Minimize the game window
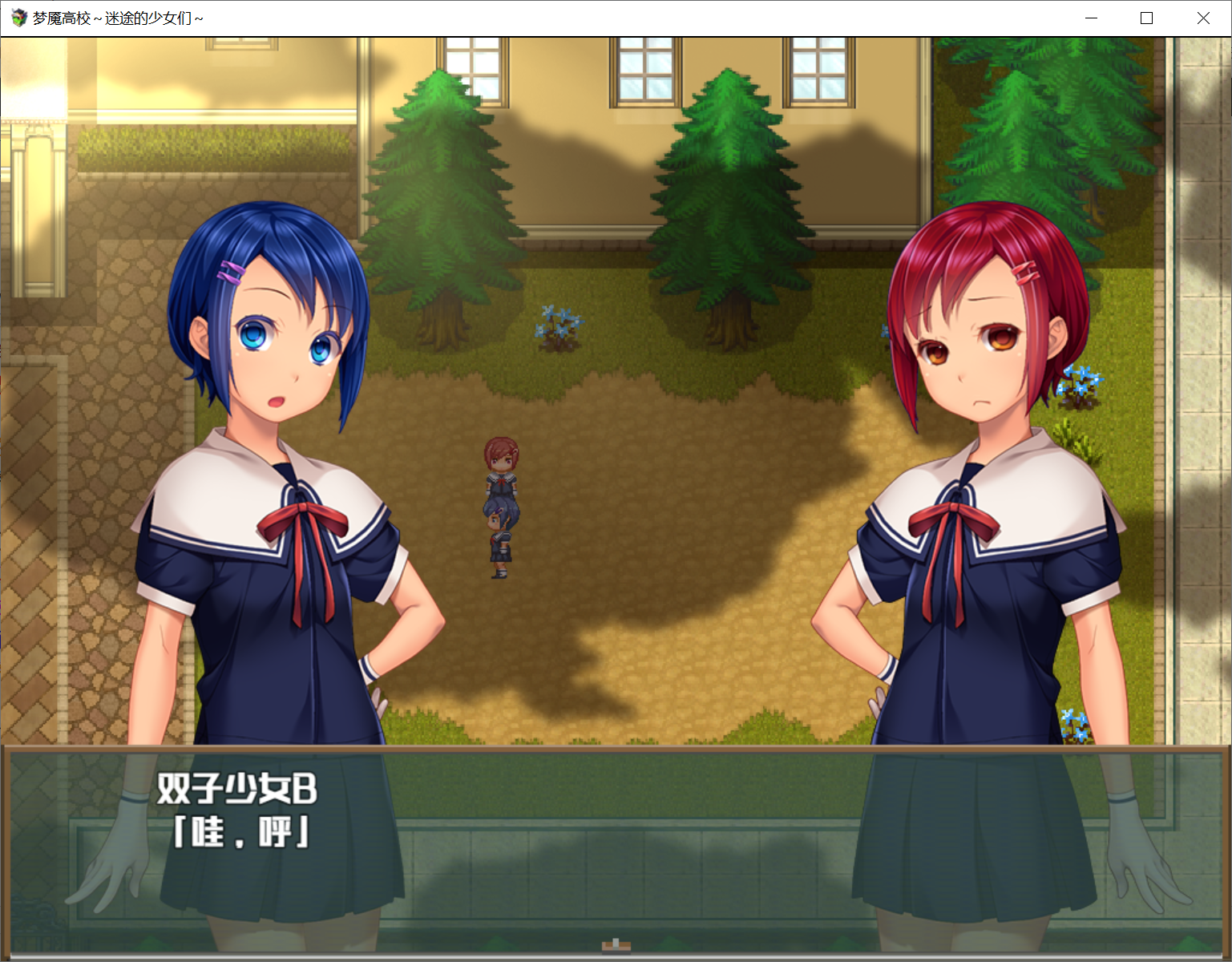Screen dimensions: 1232x962 coord(1090,17)
